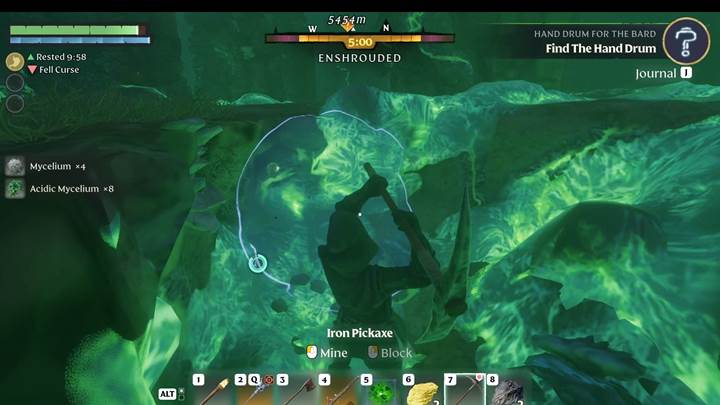
Task: Select the selected pickaxe in slot 7
Action: point(464,391)
